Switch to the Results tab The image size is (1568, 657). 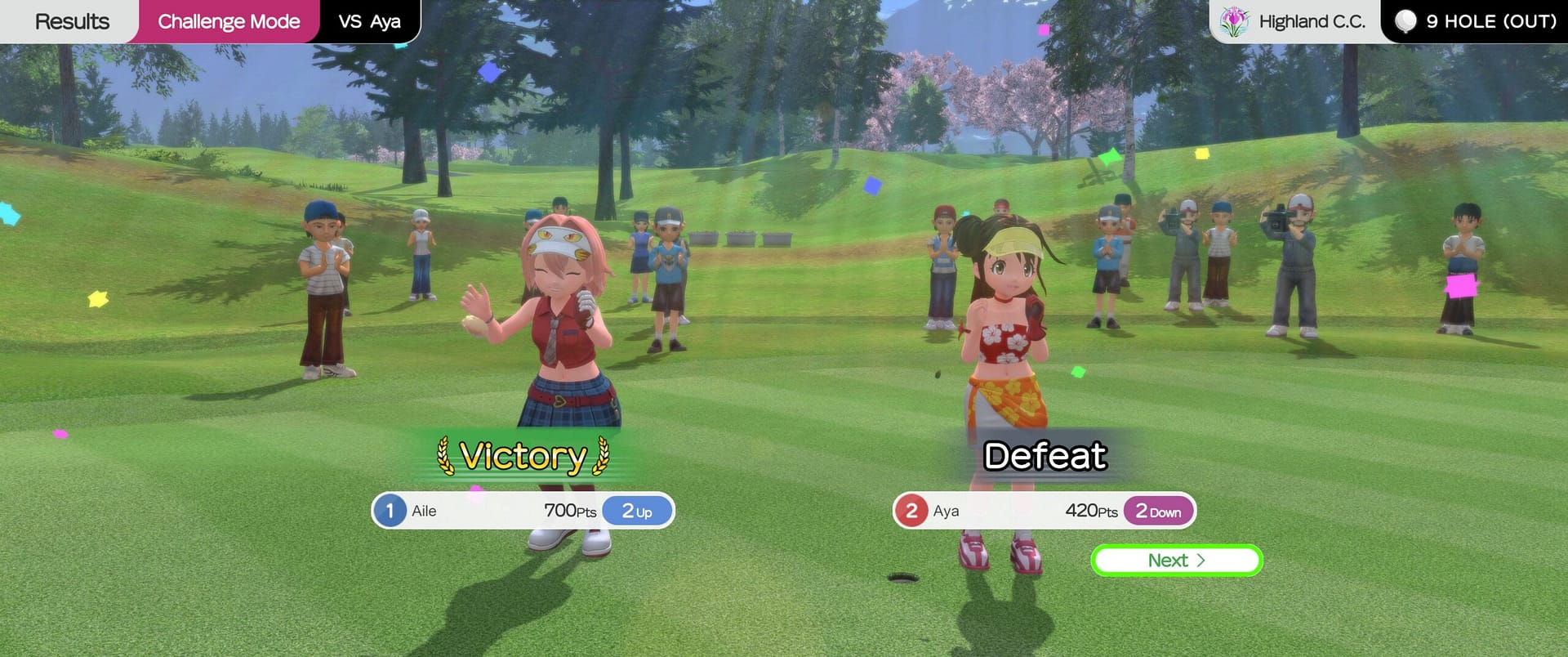click(72, 21)
